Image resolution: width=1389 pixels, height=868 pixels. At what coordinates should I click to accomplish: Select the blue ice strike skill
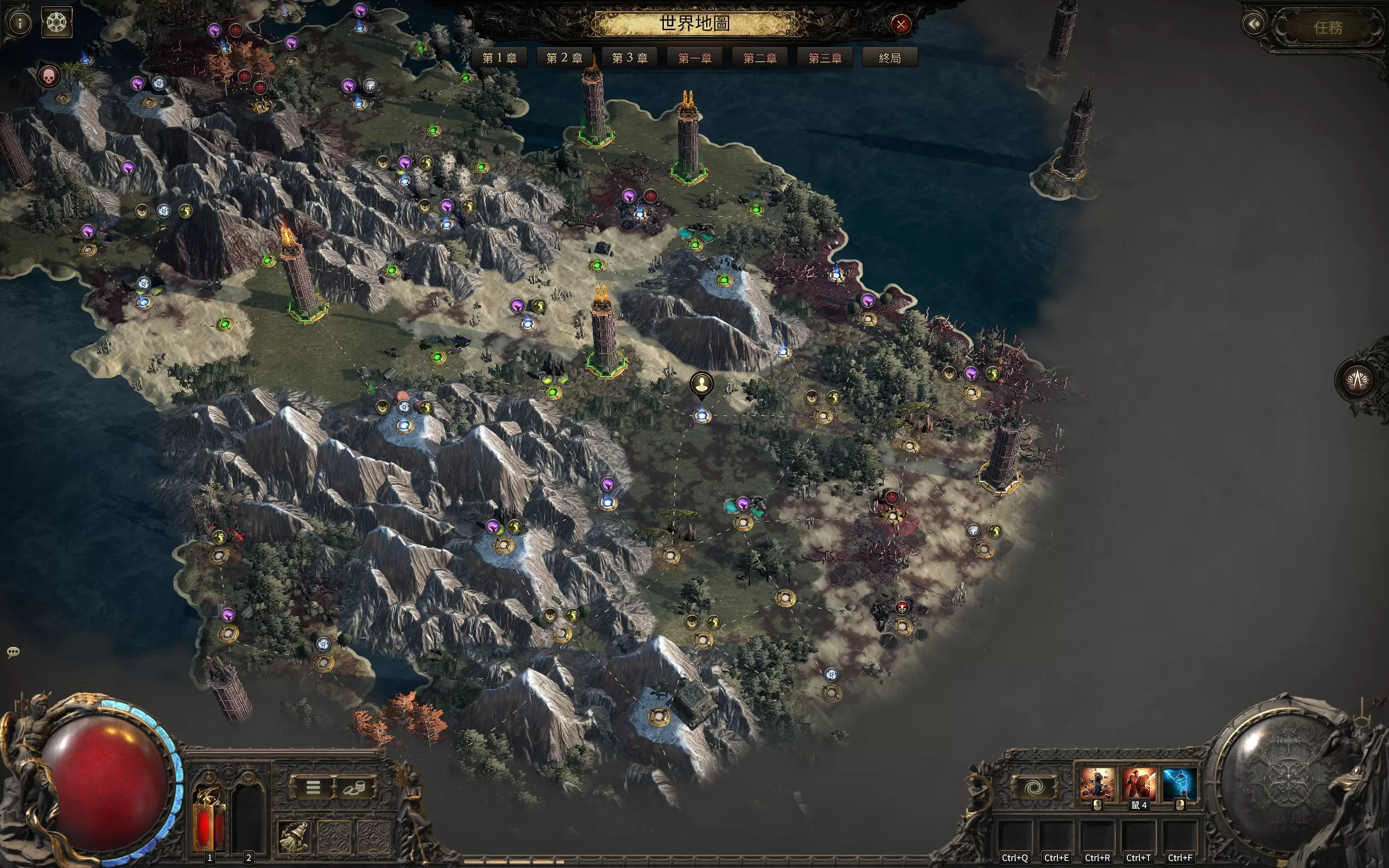click(x=1179, y=784)
